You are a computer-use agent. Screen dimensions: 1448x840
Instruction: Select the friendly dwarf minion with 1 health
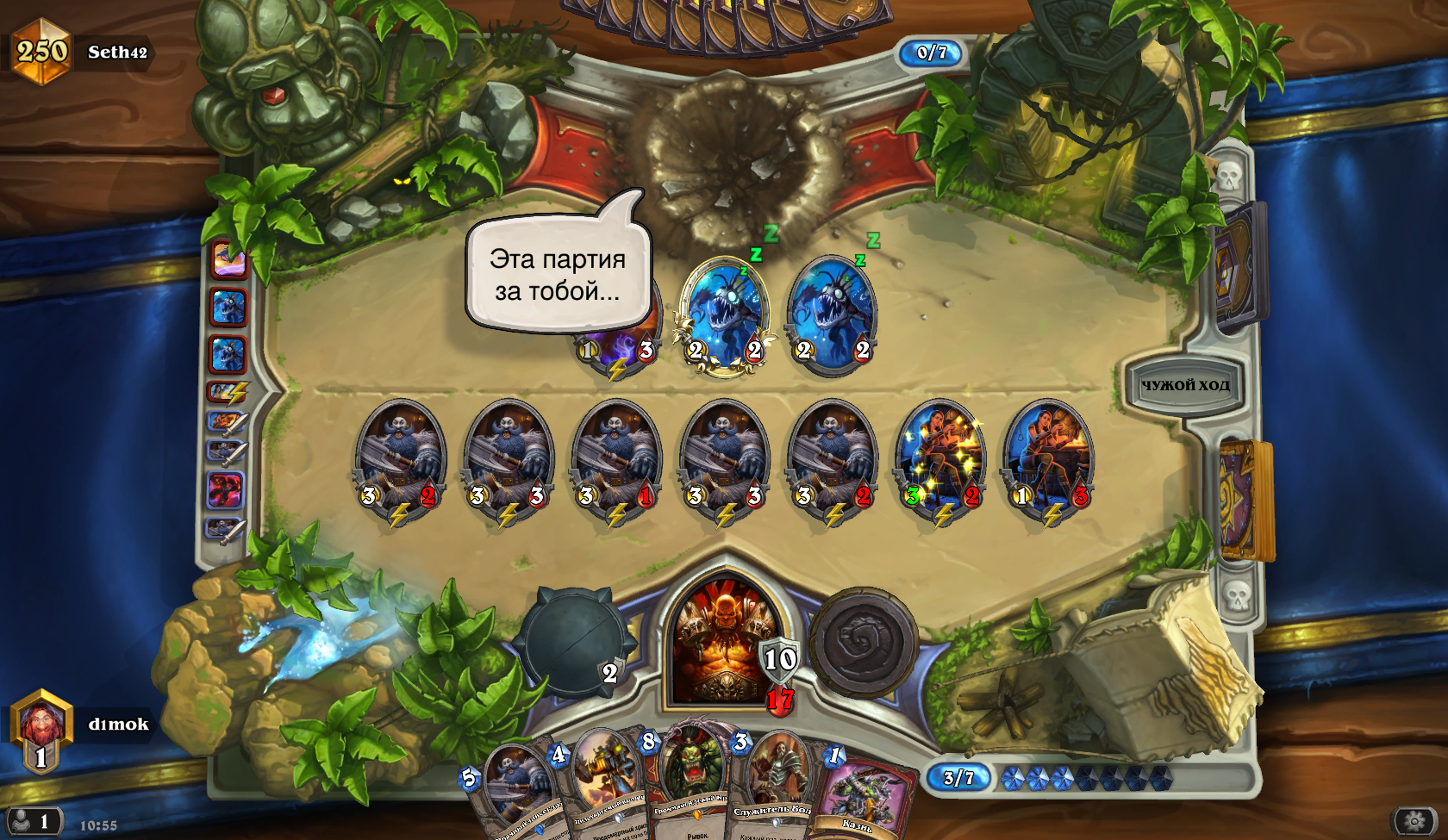coord(616,461)
